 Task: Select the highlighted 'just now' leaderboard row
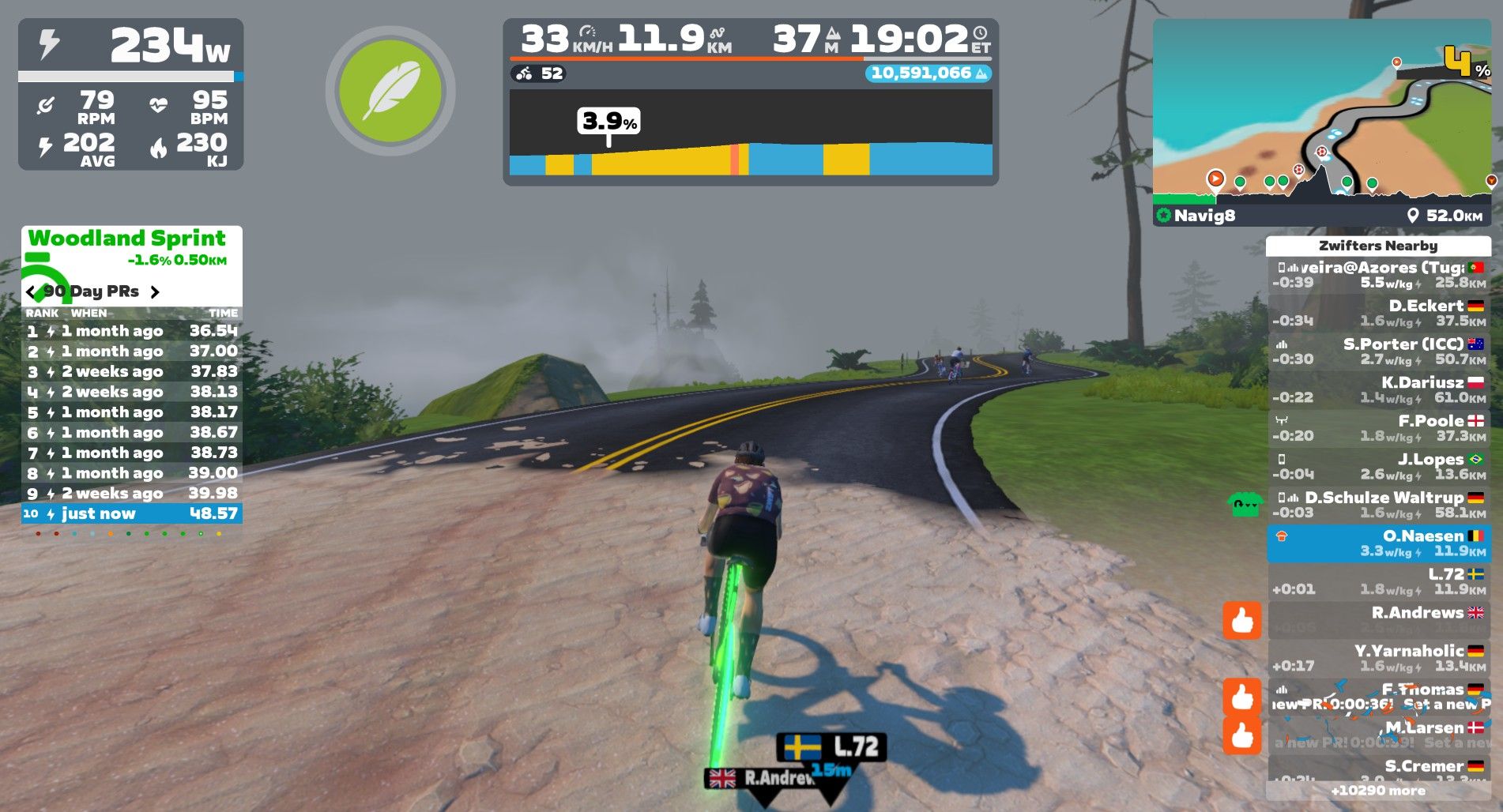pos(132,513)
